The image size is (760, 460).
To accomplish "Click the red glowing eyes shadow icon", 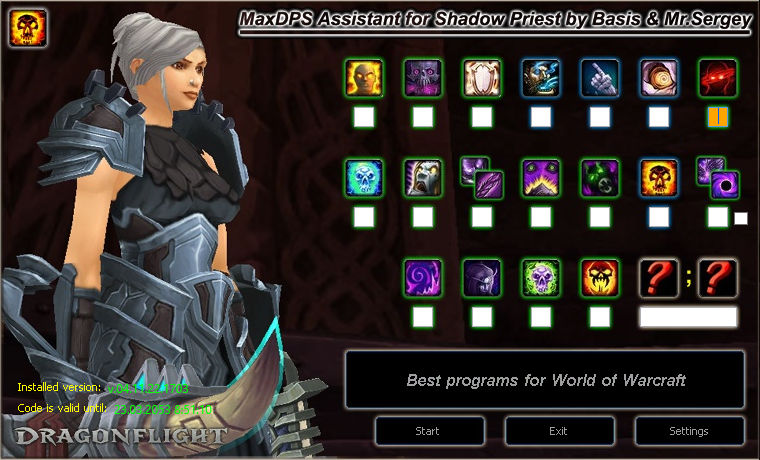I will [717, 78].
